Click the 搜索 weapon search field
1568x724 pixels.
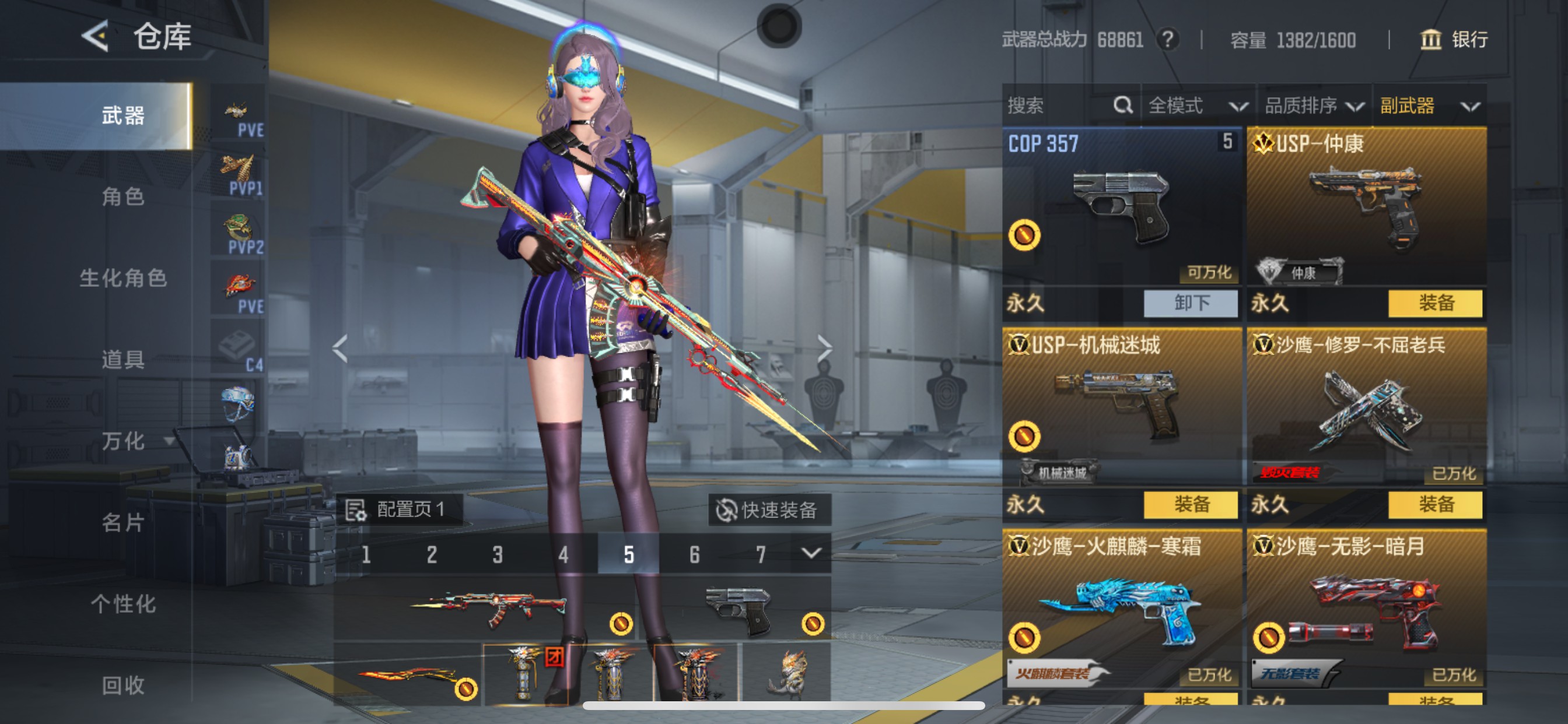tap(1059, 106)
